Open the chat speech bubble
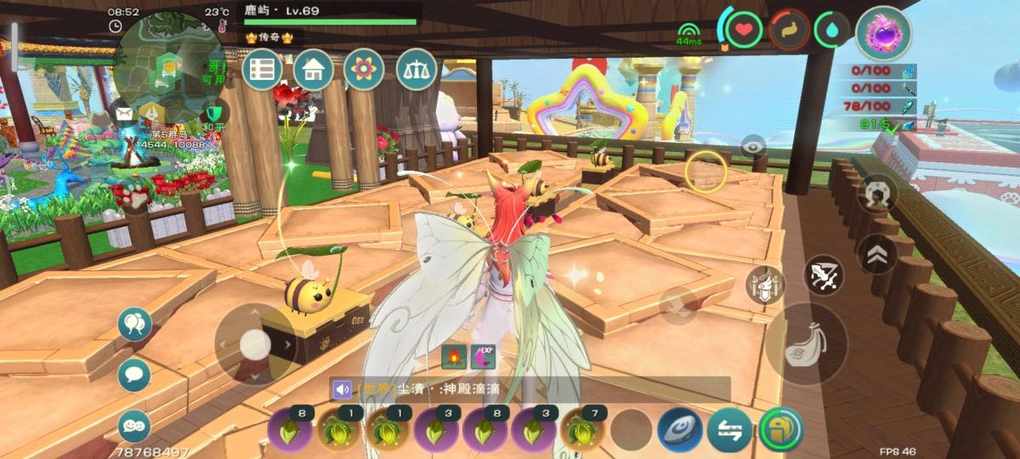Viewport: 1020px width, 459px height. tap(134, 375)
